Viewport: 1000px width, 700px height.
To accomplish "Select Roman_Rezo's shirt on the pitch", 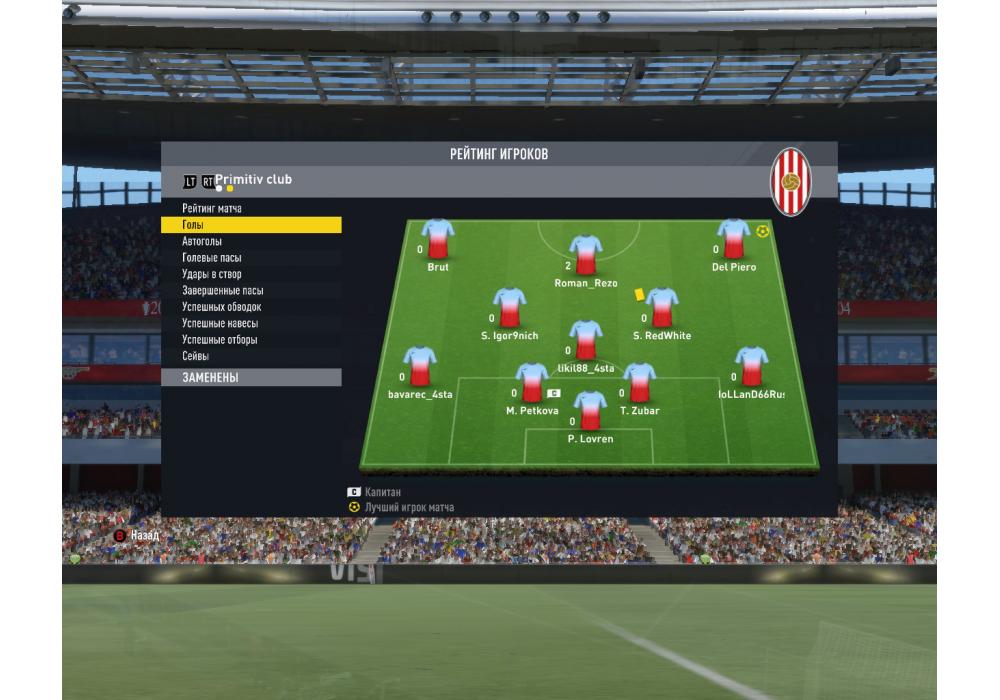I will (586, 256).
